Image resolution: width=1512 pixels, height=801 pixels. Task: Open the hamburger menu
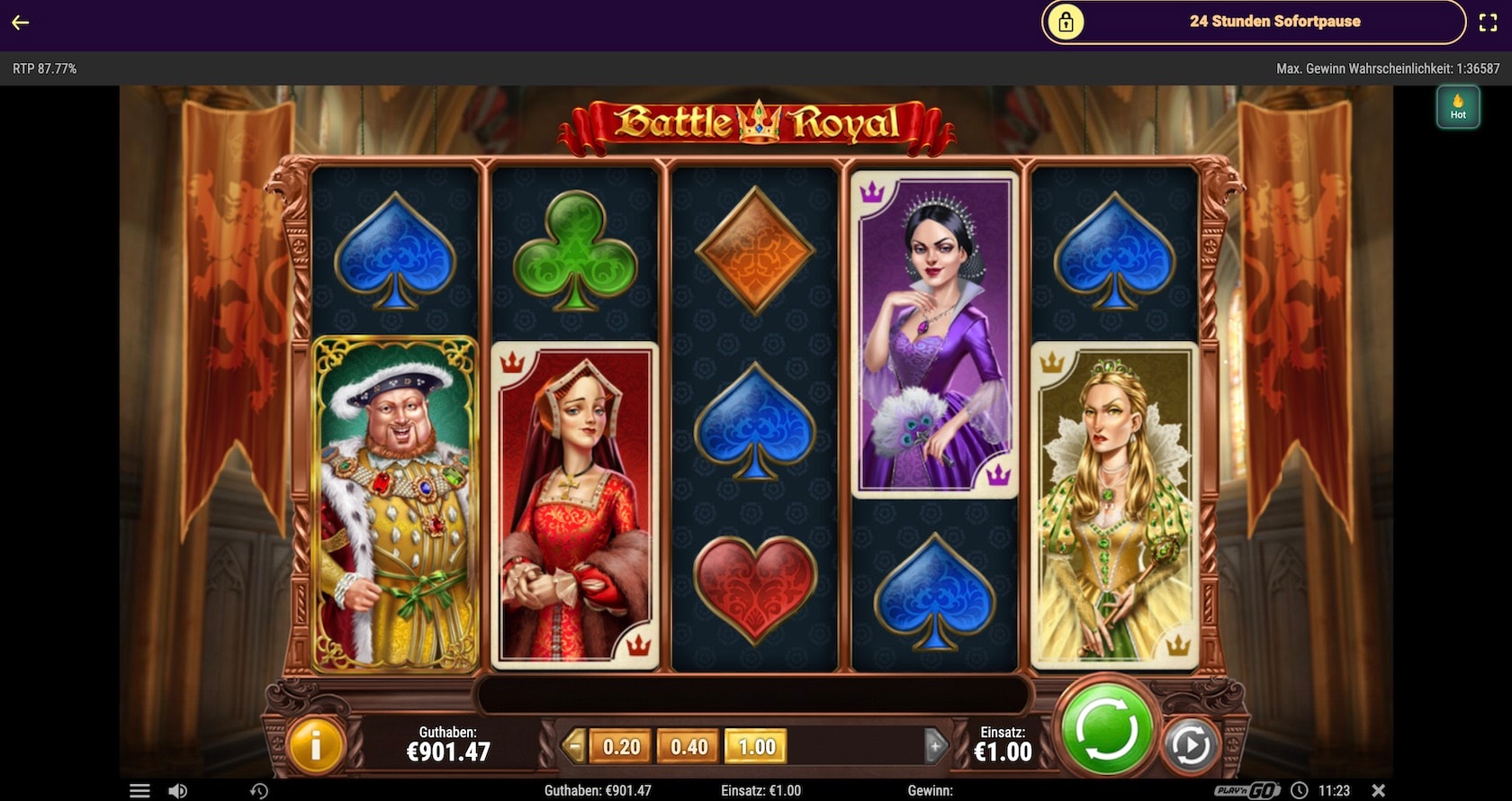click(x=139, y=791)
